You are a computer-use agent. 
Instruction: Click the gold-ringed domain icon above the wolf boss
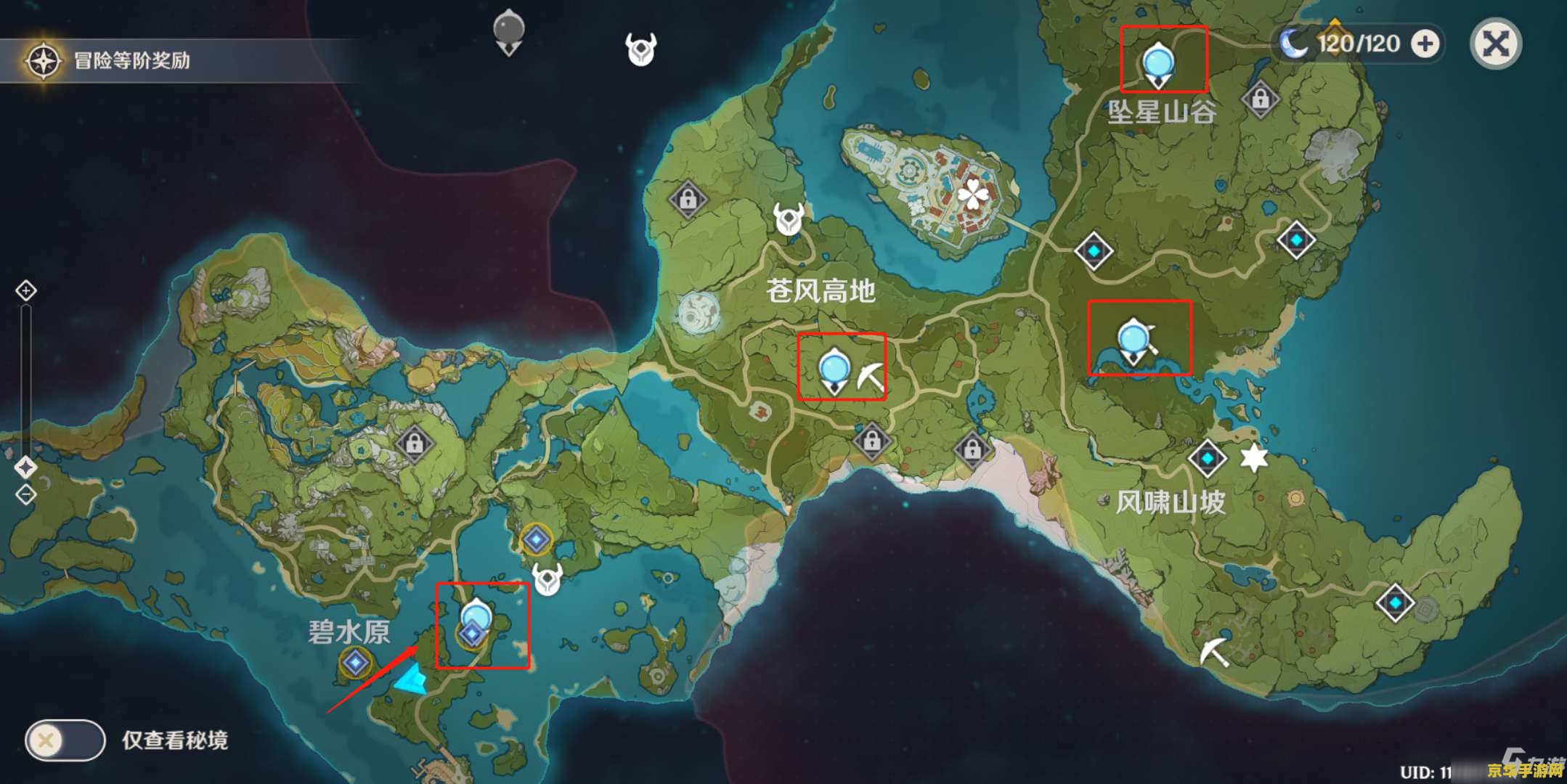click(537, 541)
